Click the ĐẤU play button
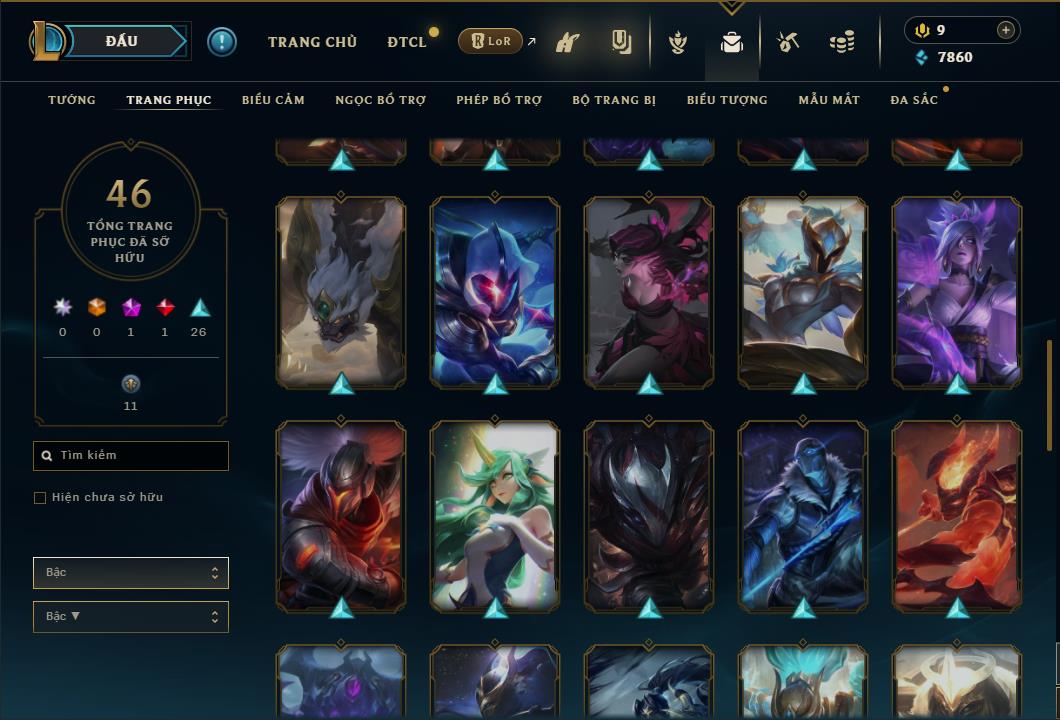 pos(122,41)
